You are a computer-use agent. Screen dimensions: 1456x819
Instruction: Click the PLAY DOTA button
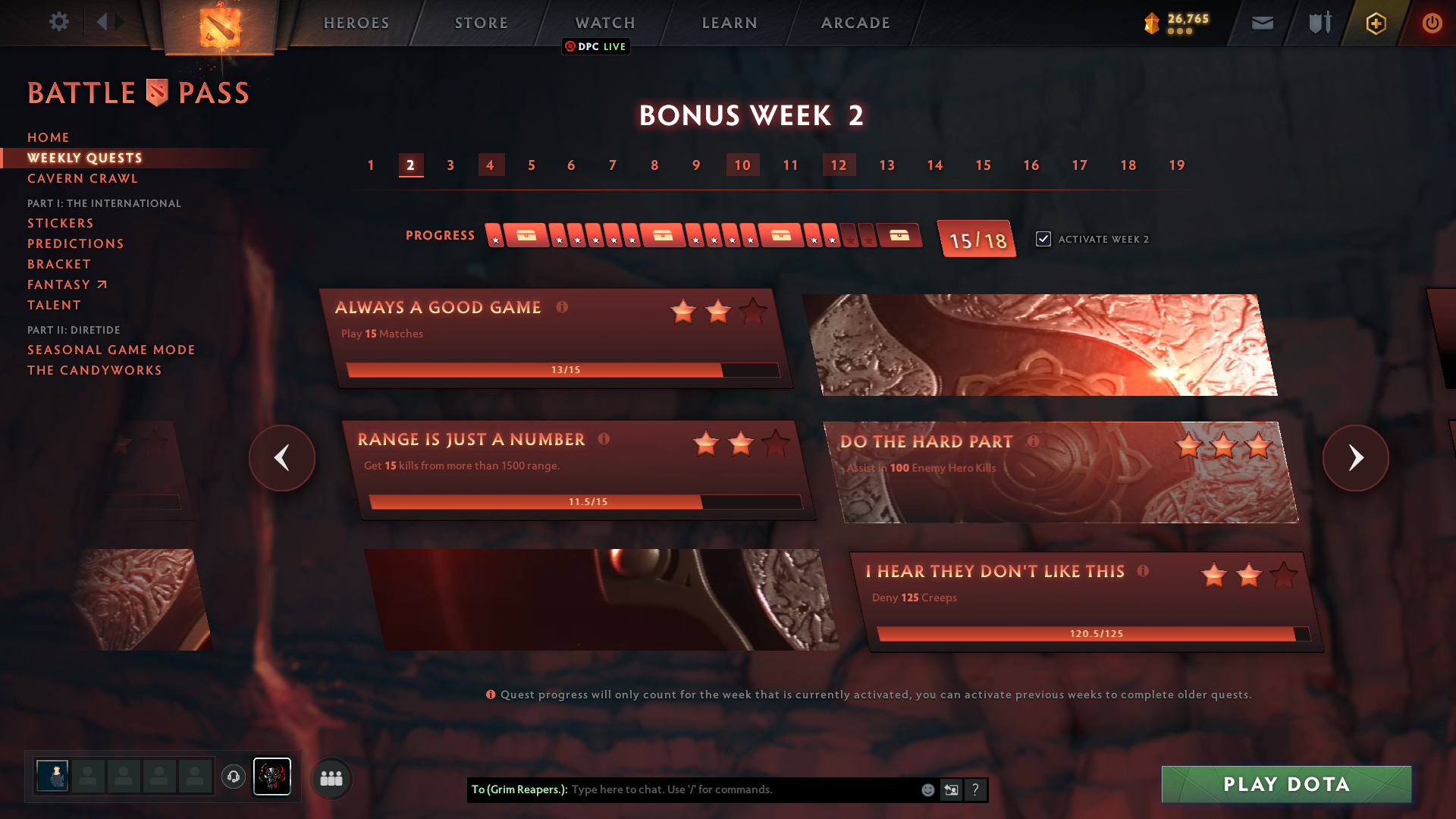pyautogui.click(x=1285, y=784)
